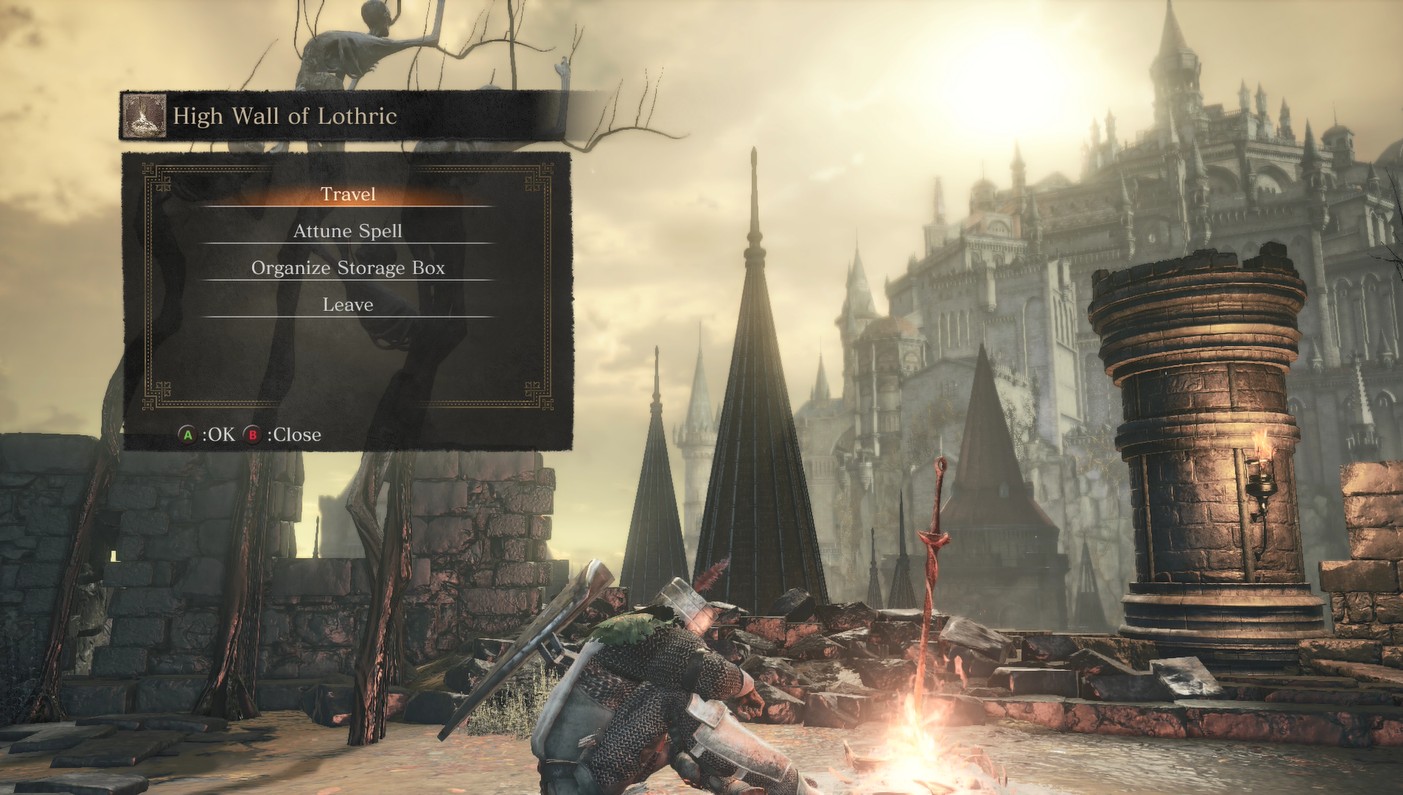The image size is (1403, 795).
Task: Open Organize Storage Box
Action: (x=348, y=268)
